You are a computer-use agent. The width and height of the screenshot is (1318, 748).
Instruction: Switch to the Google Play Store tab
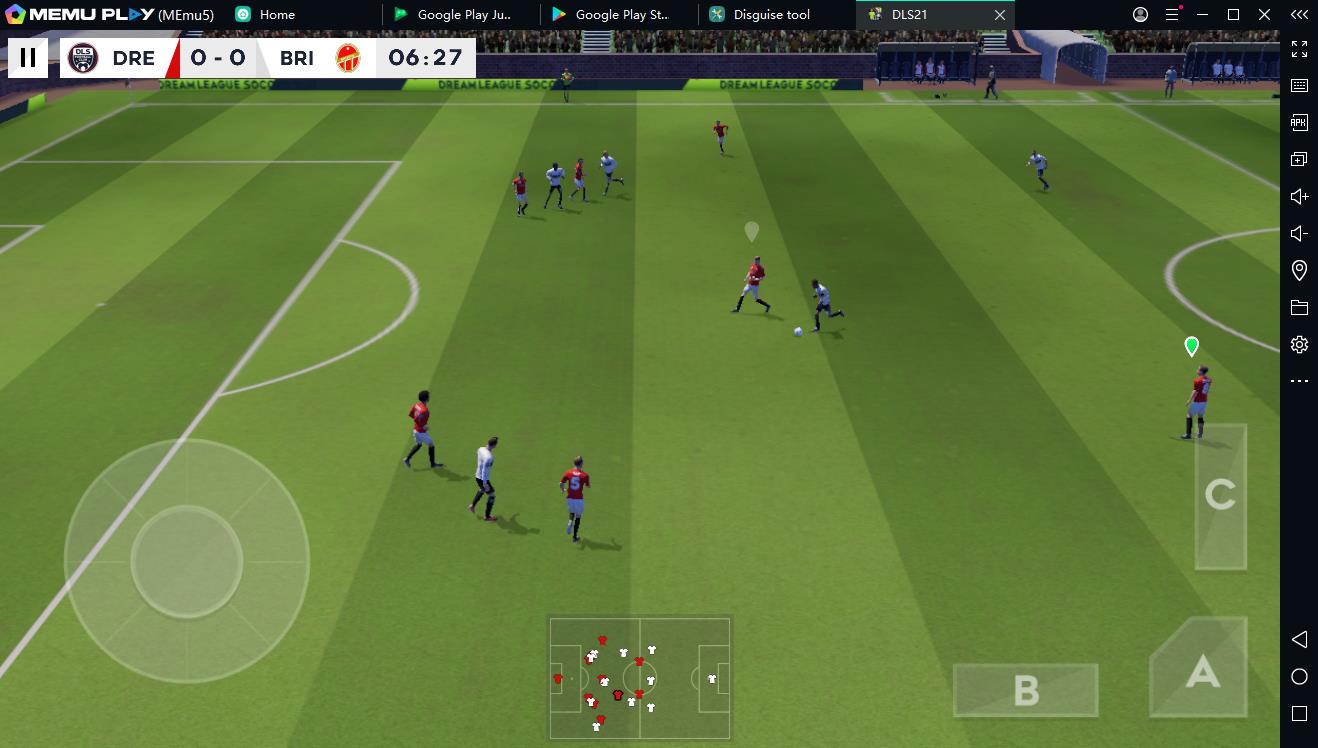(620, 15)
